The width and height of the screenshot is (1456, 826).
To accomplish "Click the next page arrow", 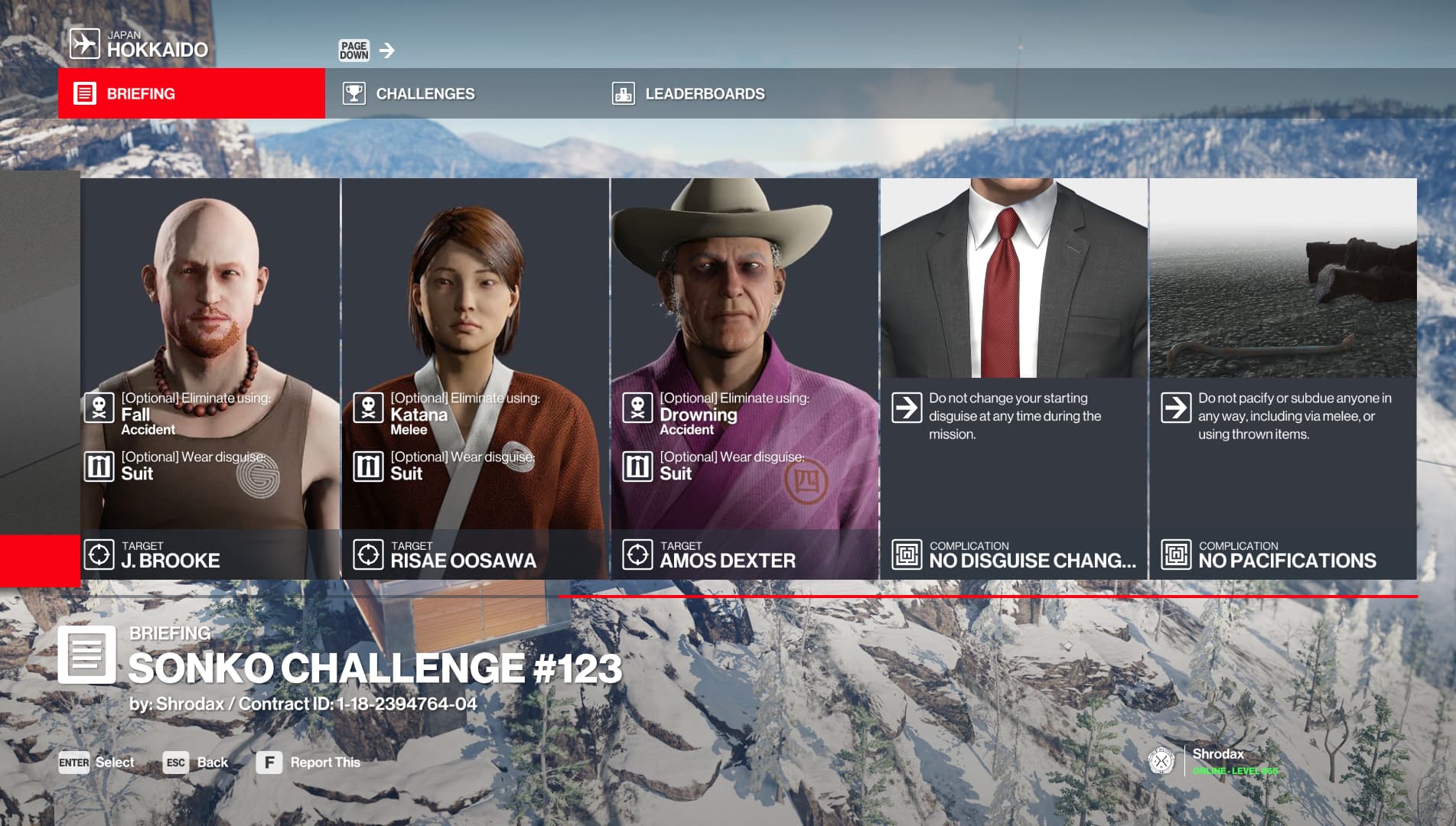I will [x=387, y=50].
